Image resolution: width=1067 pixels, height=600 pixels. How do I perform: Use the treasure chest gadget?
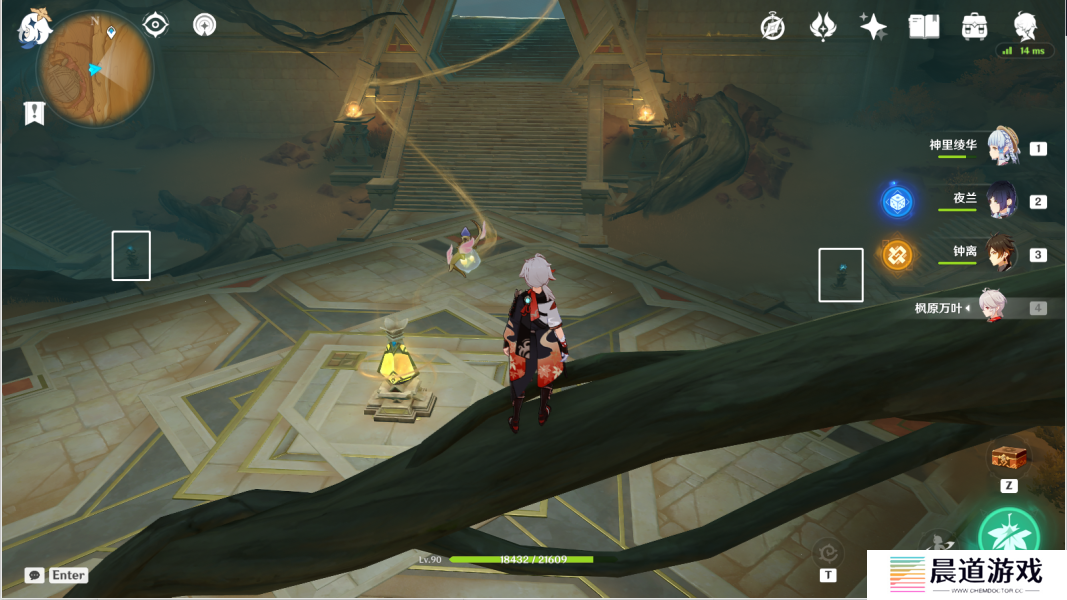pyautogui.click(x=1009, y=458)
